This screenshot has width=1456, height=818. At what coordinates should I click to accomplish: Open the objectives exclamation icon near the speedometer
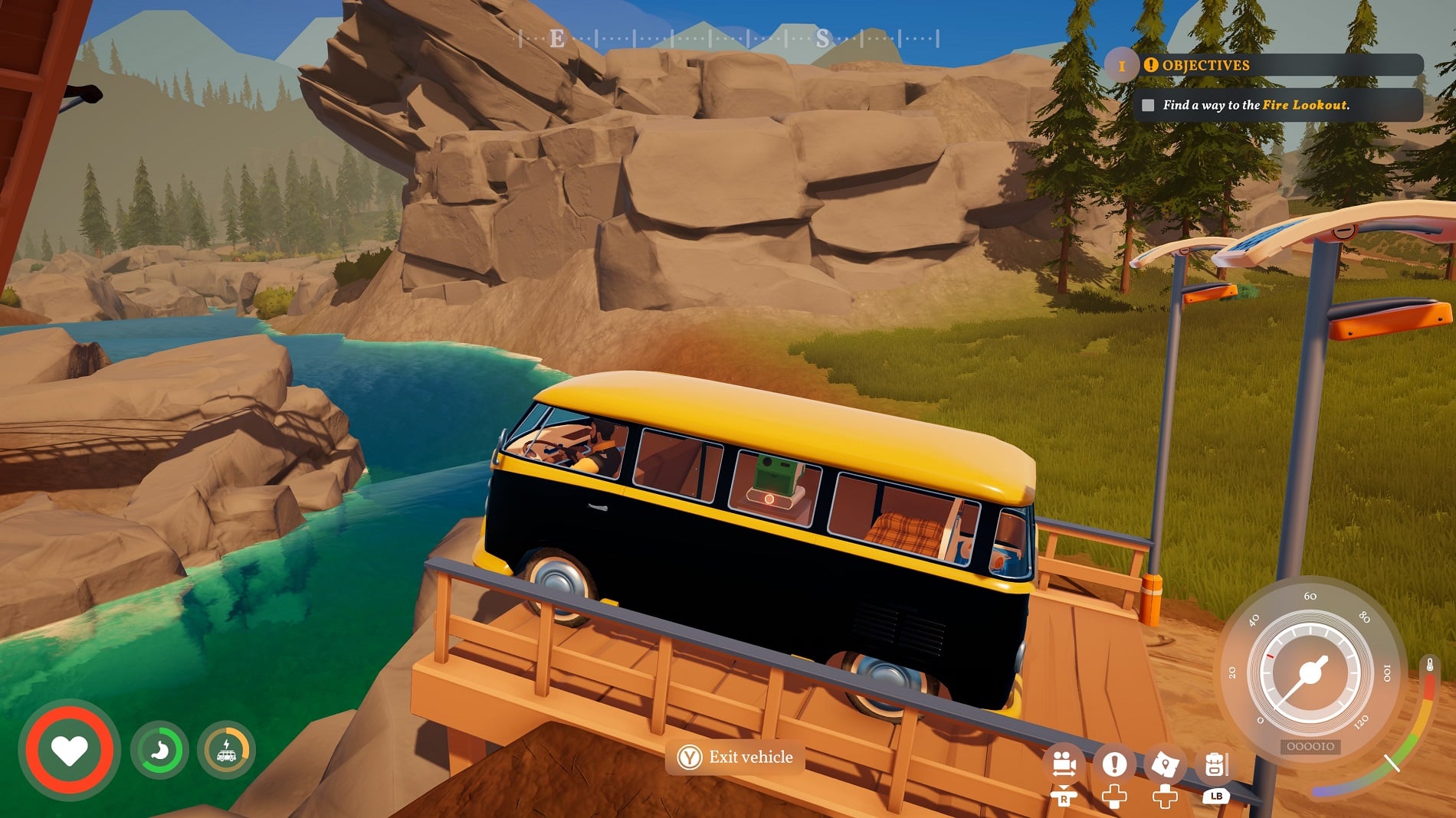(1113, 764)
